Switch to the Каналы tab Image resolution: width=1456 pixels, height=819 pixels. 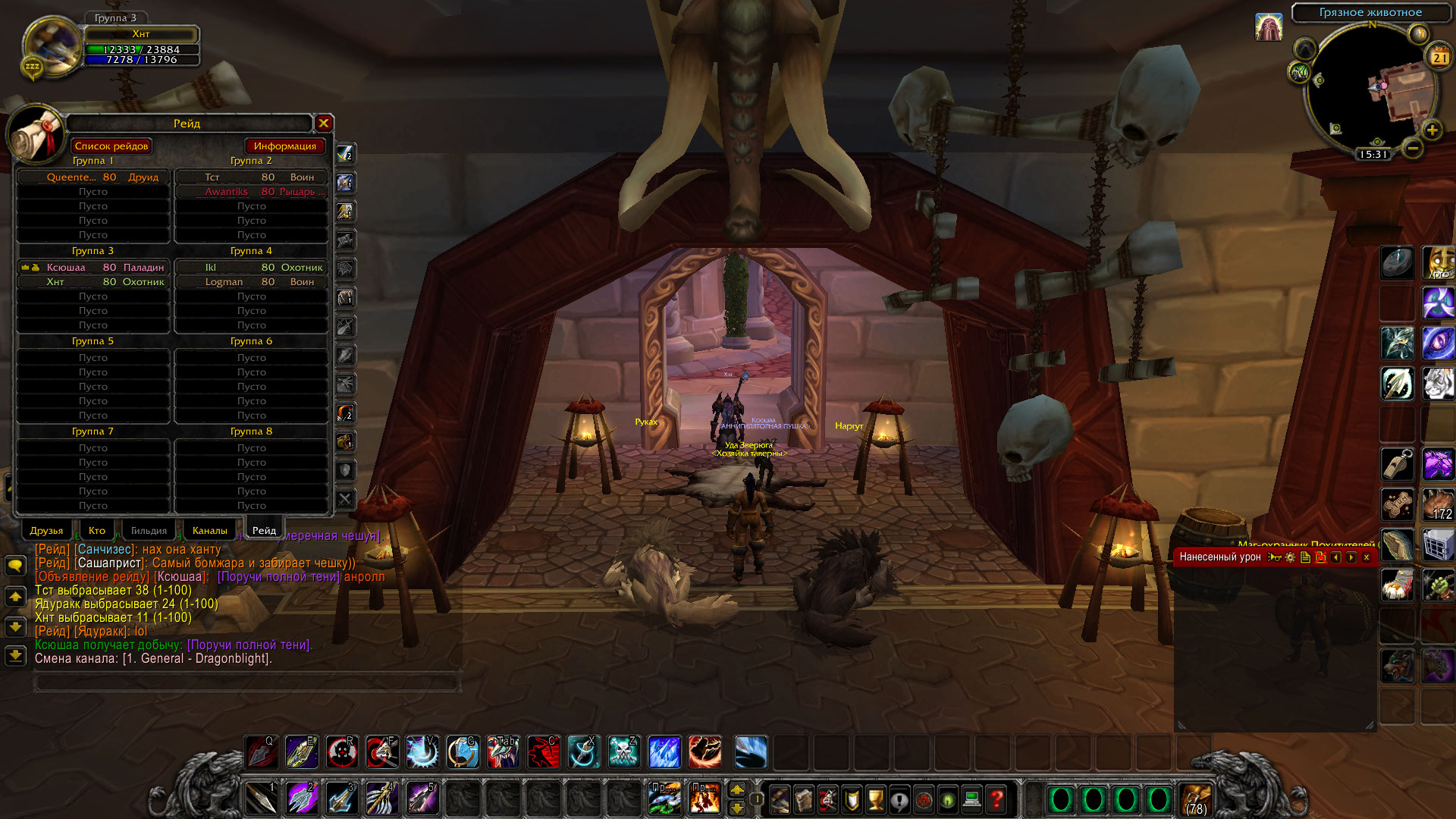[x=209, y=530]
